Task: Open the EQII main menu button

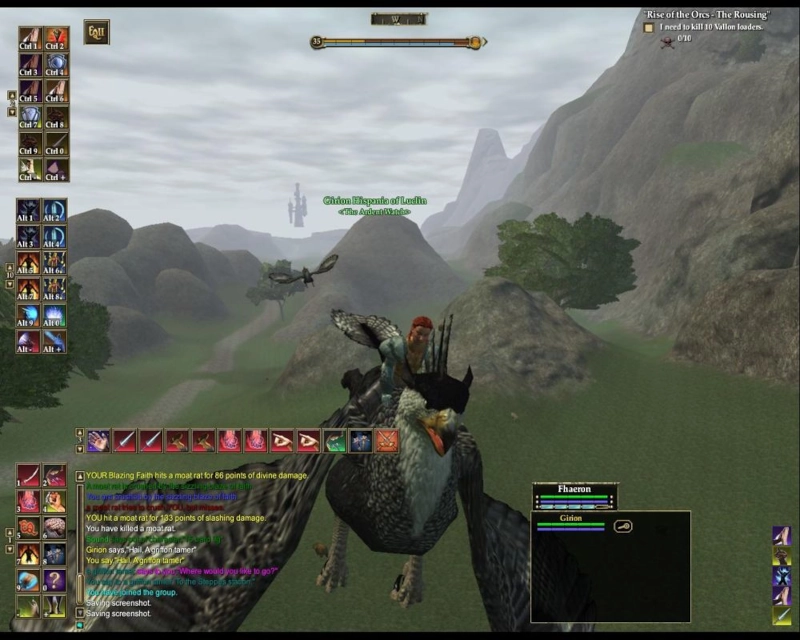Action: [x=96, y=32]
